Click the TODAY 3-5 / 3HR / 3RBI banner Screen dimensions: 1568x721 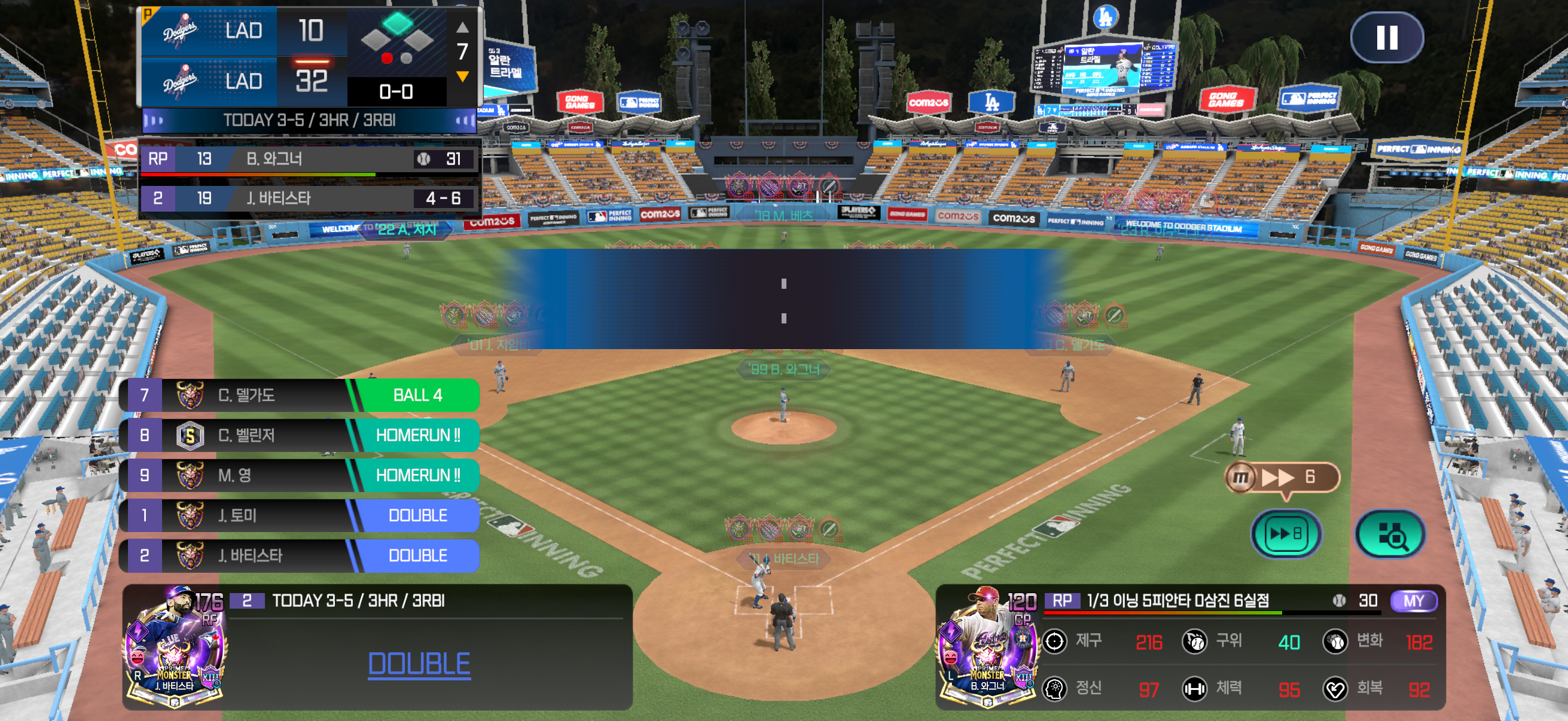309,121
